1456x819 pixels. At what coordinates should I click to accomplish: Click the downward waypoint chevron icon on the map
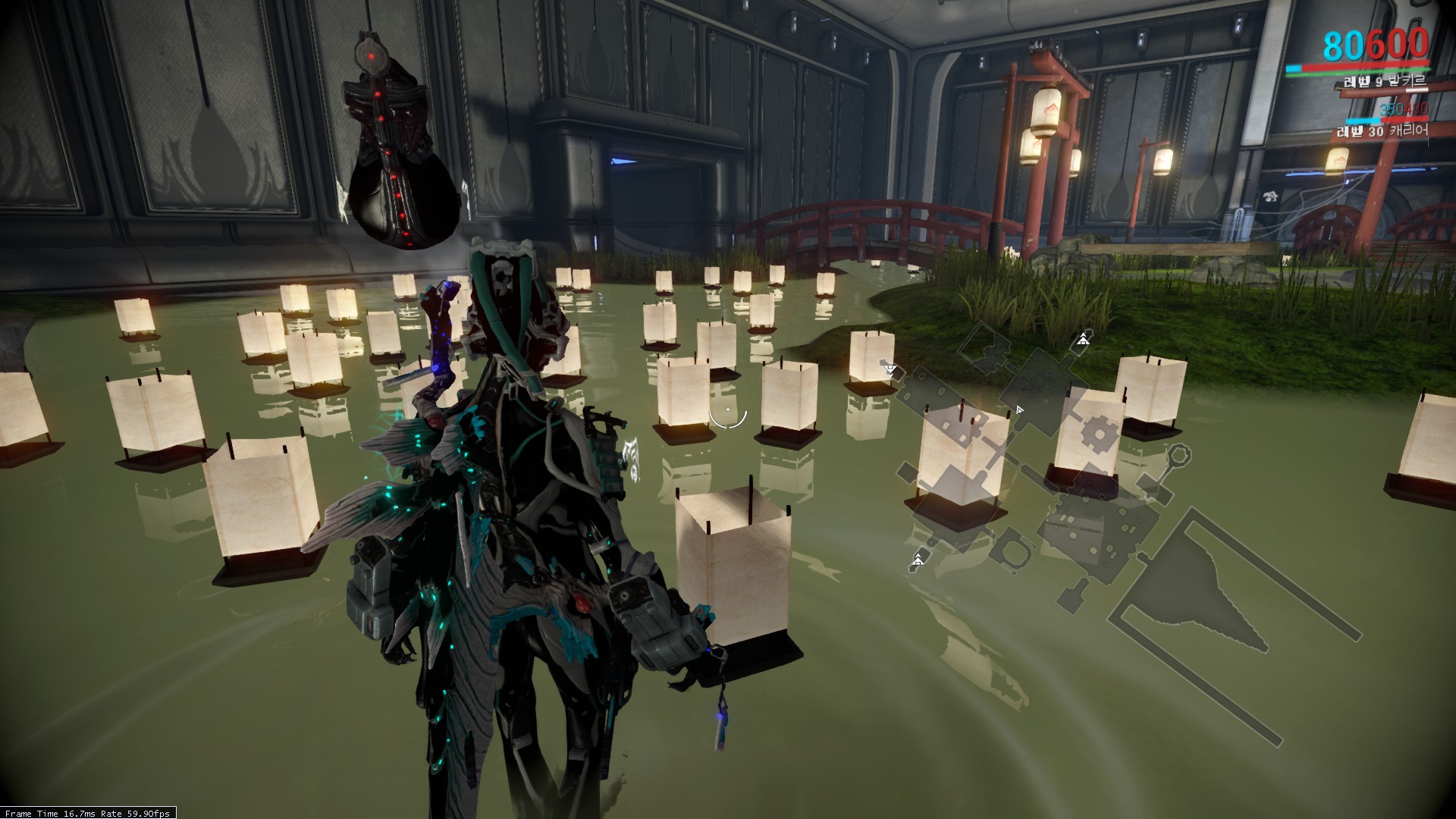pos(889,372)
